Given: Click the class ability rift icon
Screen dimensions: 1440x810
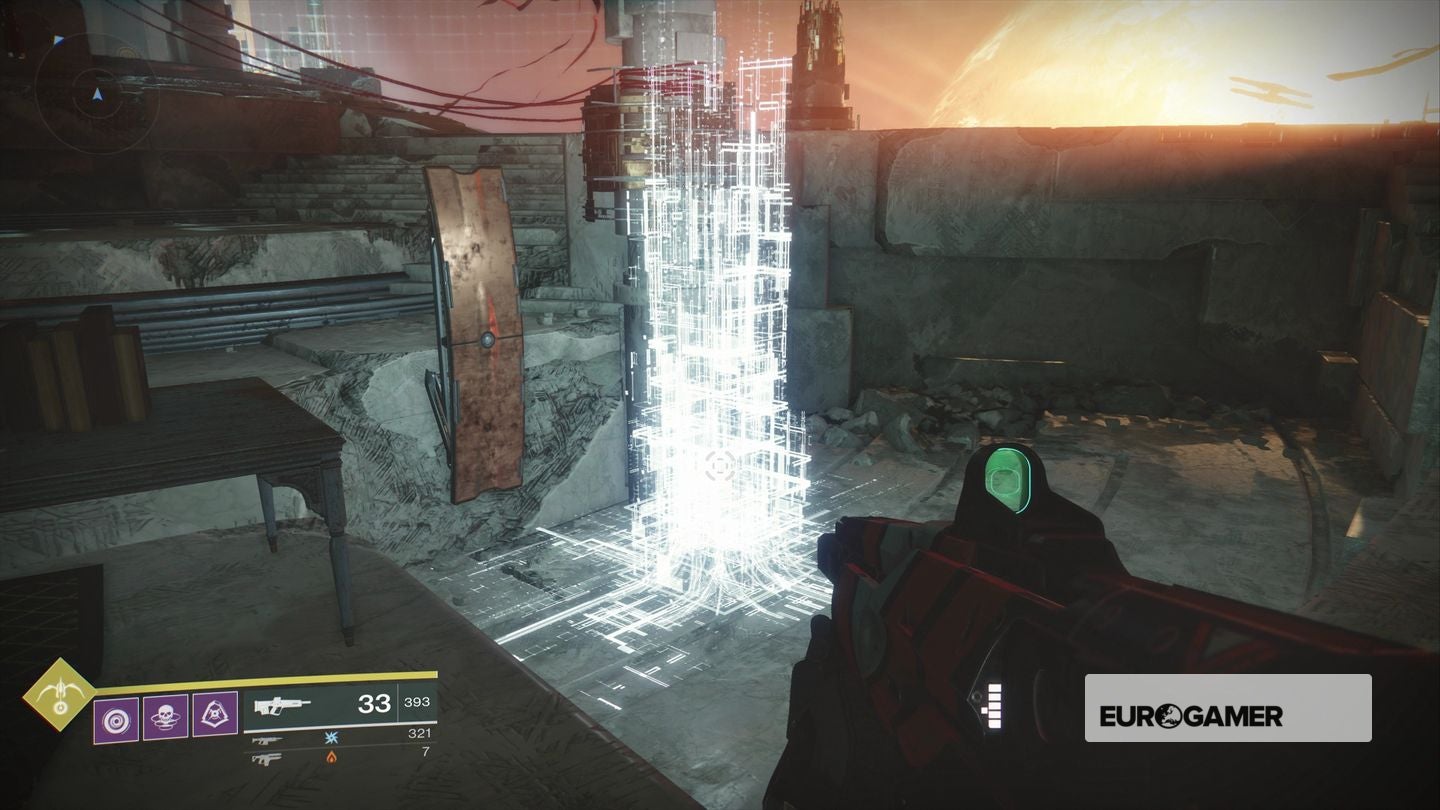Looking at the screenshot, I should [215, 716].
